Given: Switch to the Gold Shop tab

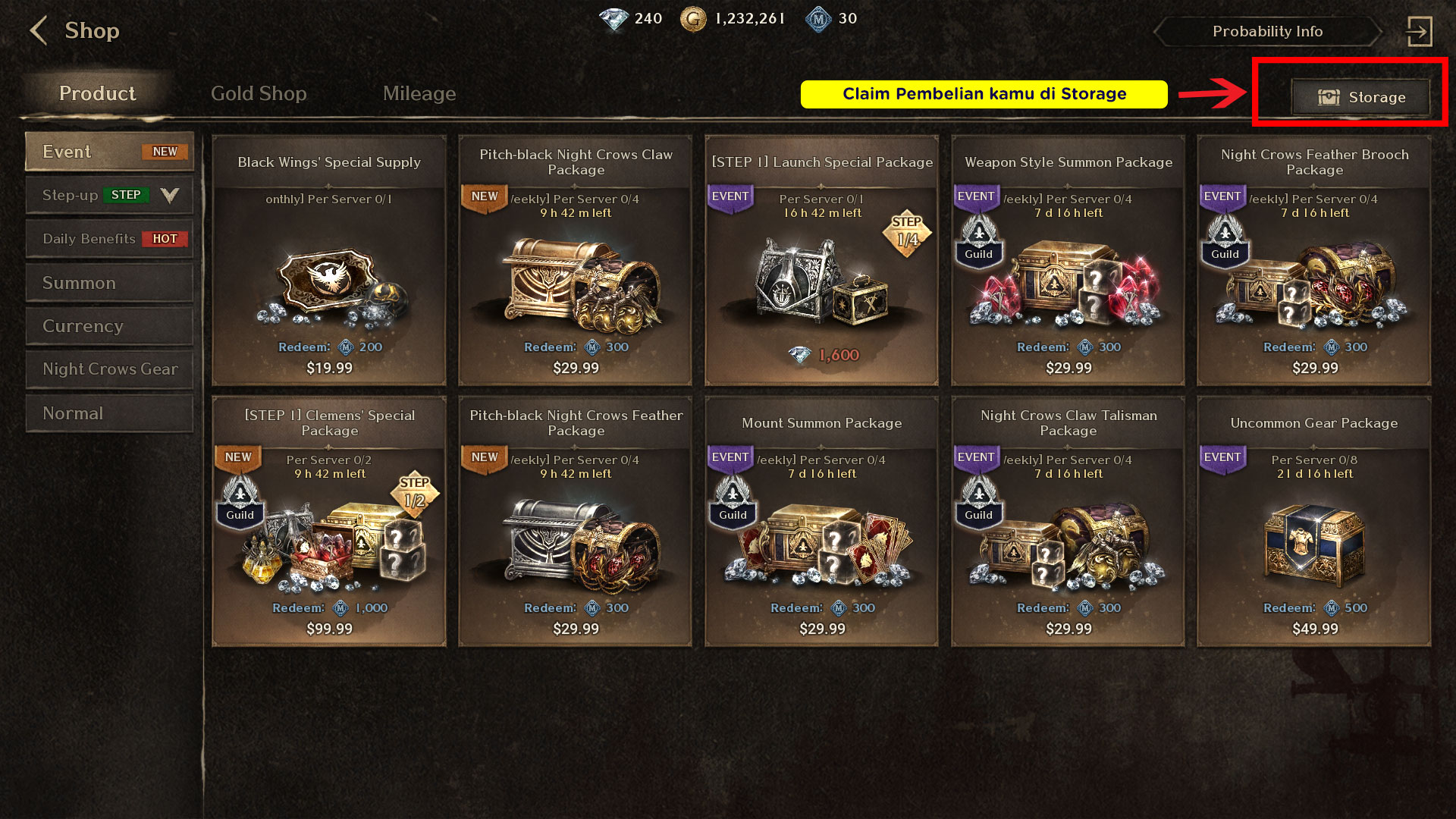Looking at the screenshot, I should (x=259, y=93).
